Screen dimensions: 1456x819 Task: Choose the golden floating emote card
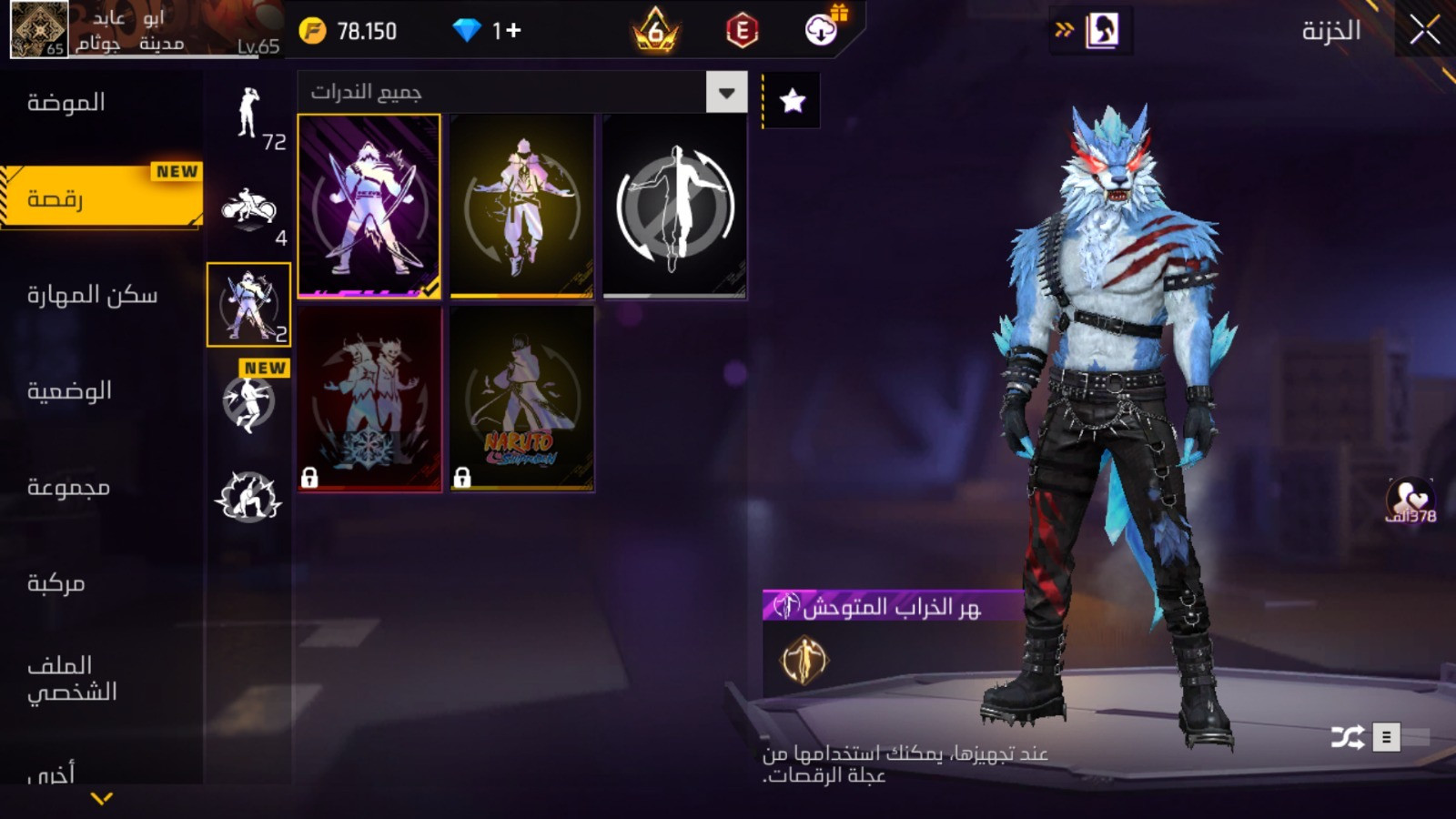(x=521, y=206)
